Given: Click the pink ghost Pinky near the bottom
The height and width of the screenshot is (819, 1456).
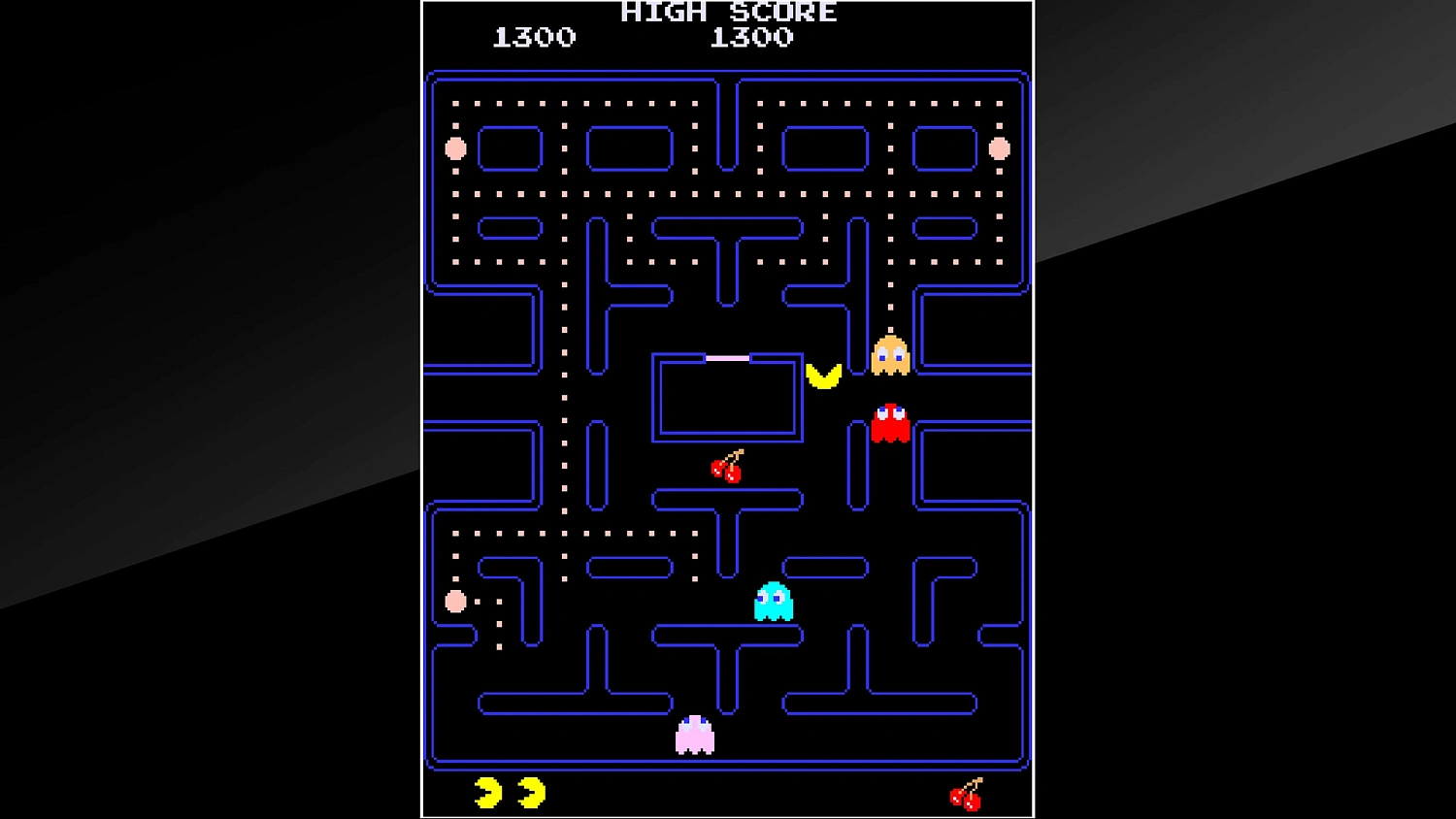Looking at the screenshot, I should pos(693,736).
